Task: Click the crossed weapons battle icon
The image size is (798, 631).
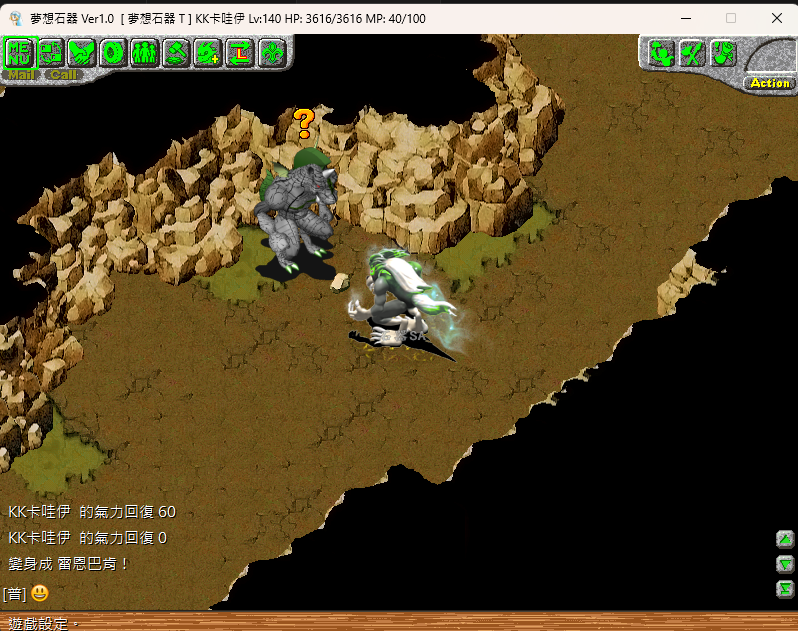Action: tap(692, 53)
